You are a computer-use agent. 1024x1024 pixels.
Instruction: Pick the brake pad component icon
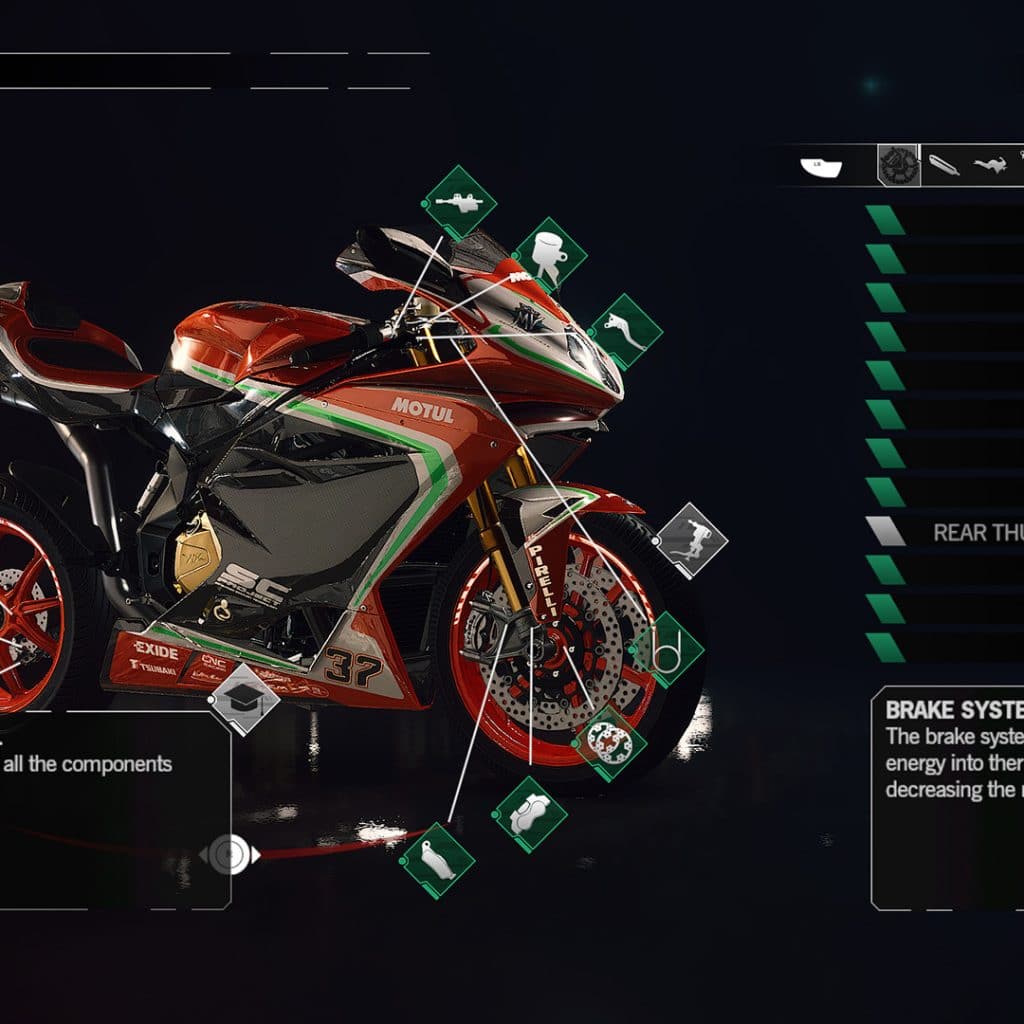point(437,860)
